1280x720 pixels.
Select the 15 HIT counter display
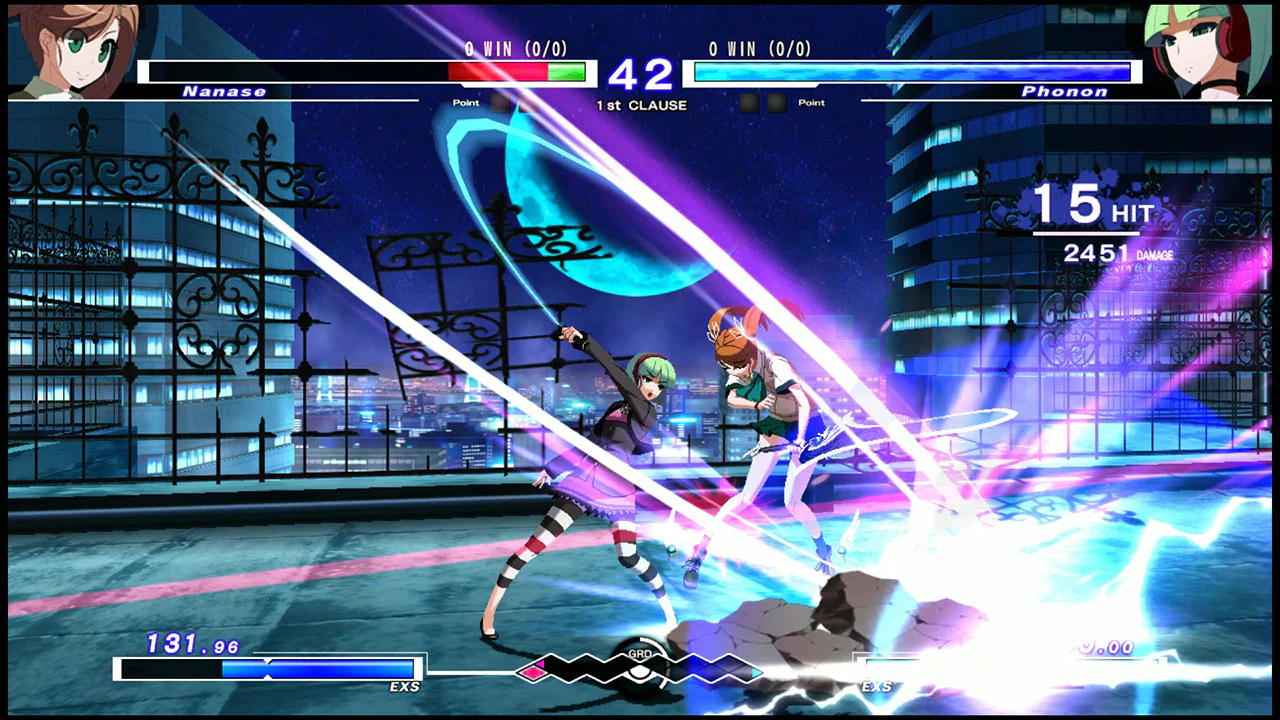coord(1090,210)
